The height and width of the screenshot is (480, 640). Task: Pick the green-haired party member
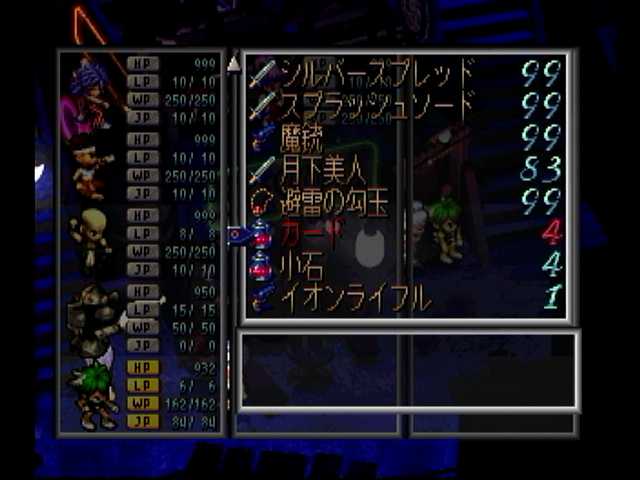[93, 392]
